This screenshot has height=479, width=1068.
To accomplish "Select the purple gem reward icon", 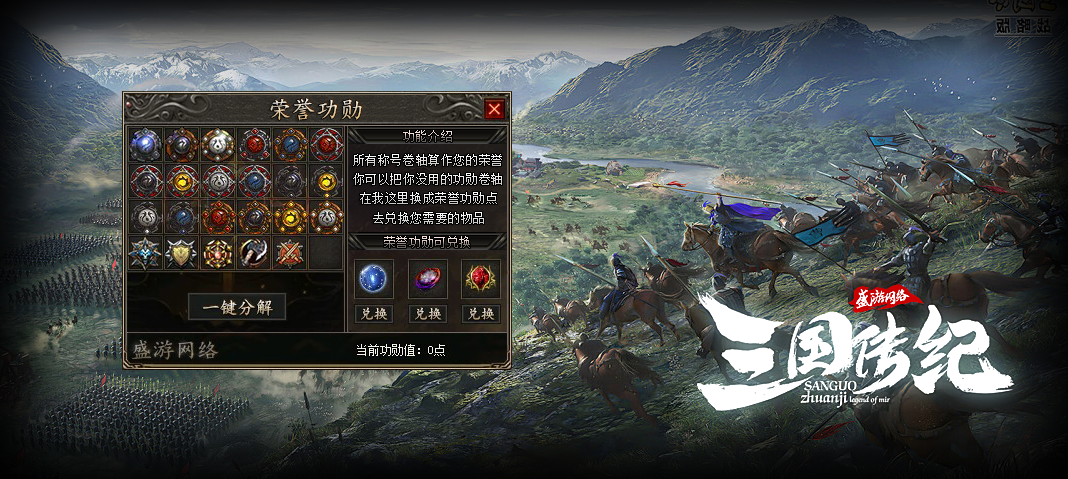I will point(427,279).
